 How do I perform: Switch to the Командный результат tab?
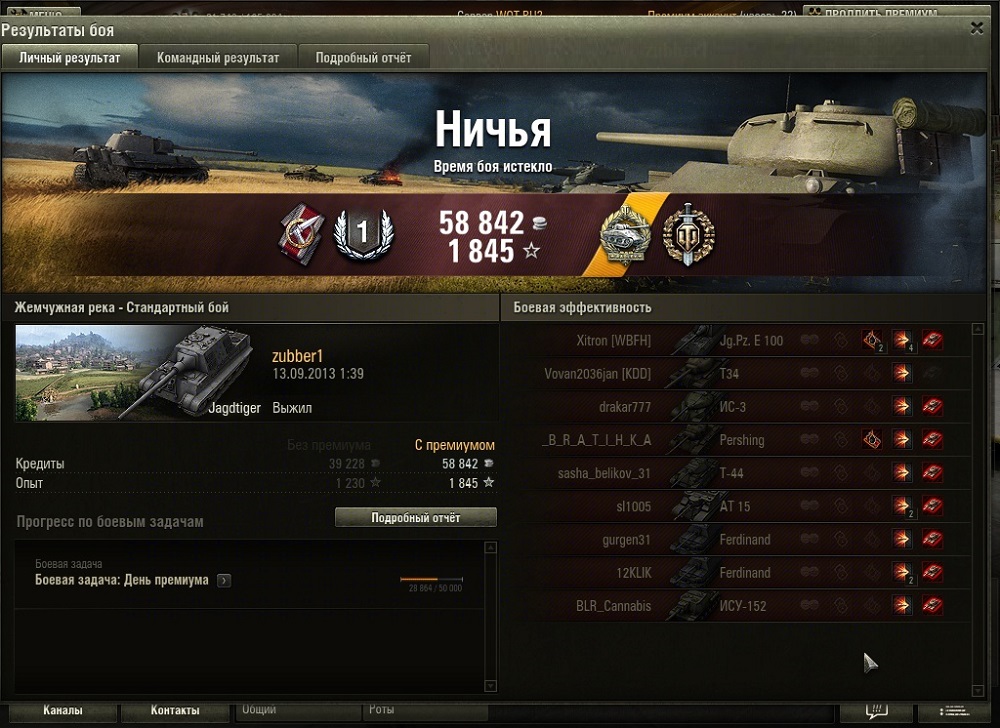click(x=218, y=58)
